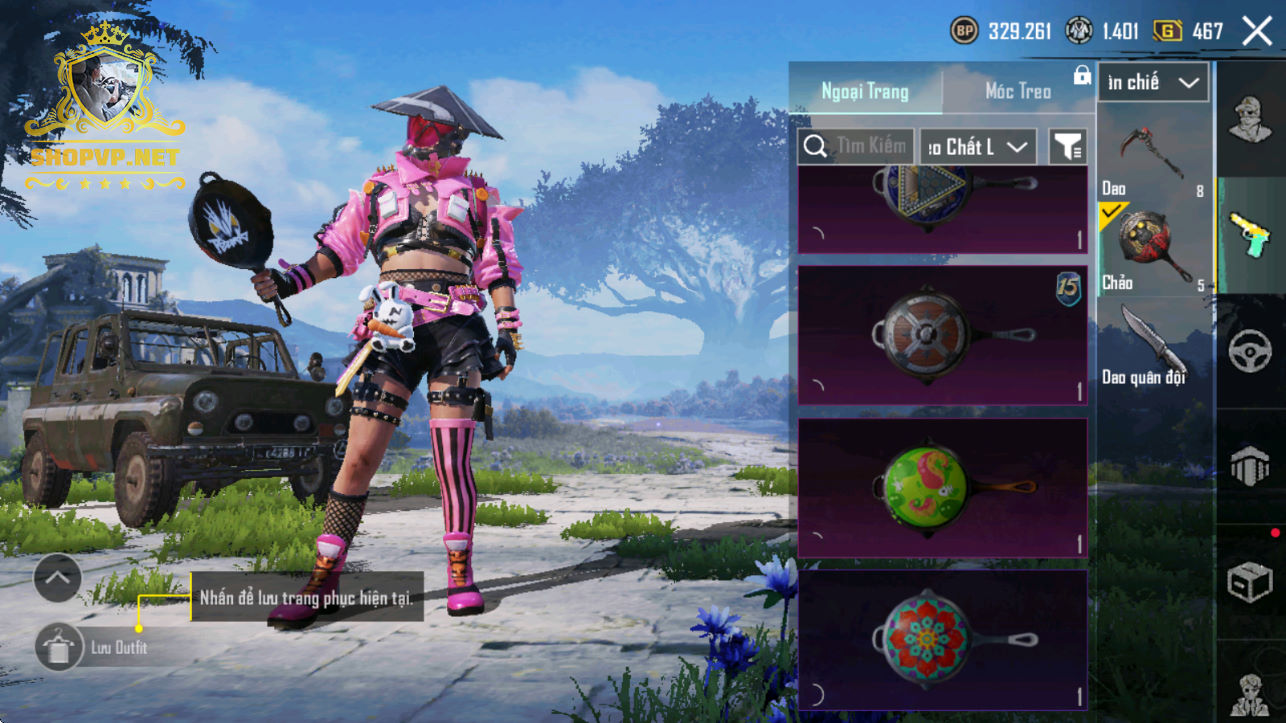Choose the Dao quân đội knife category

(1154, 345)
